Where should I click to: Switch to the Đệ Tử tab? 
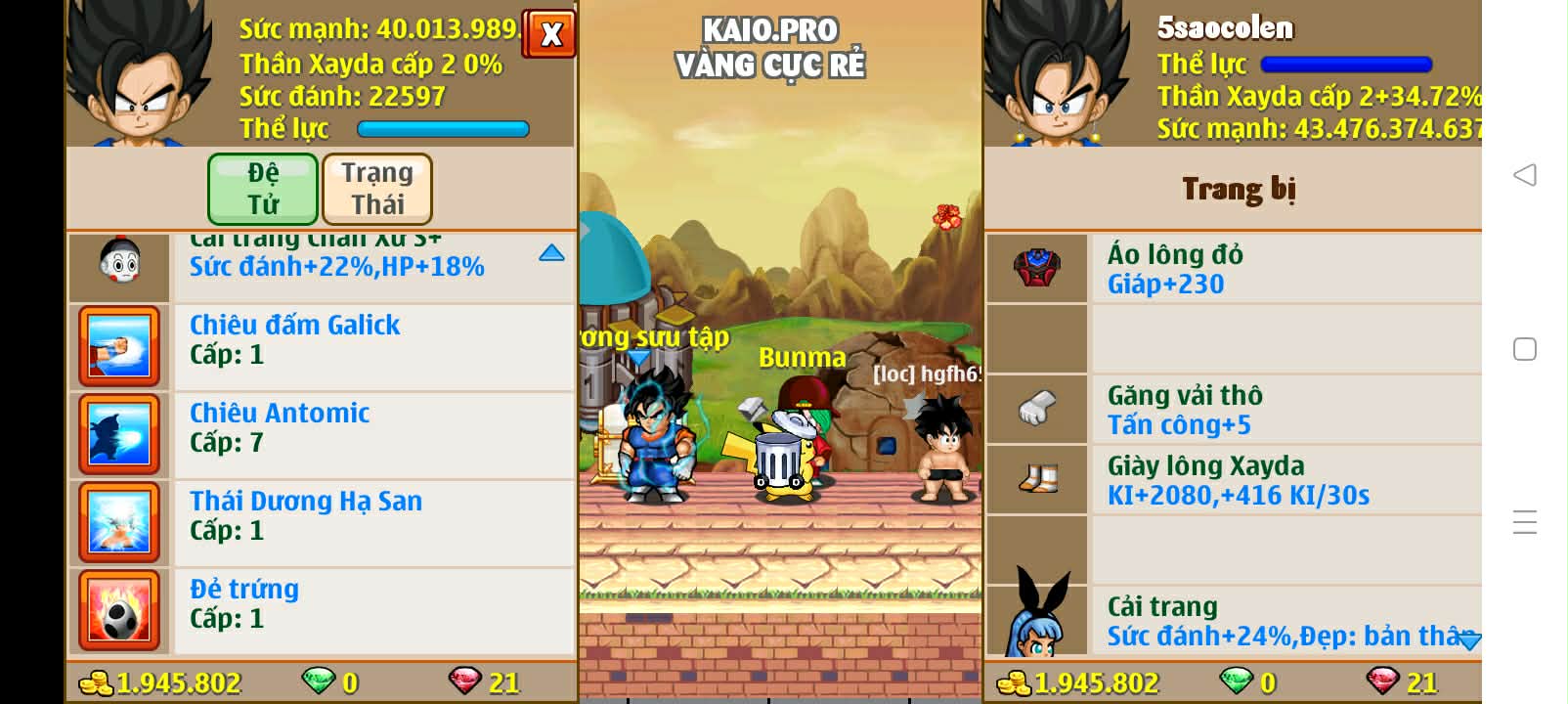pyautogui.click(x=263, y=189)
